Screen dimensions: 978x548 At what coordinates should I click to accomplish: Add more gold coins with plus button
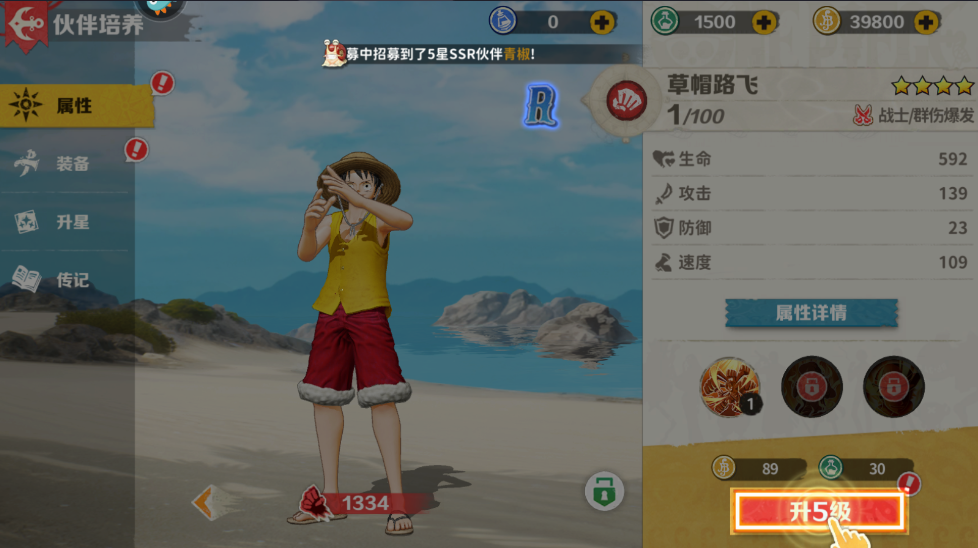[926, 22]
